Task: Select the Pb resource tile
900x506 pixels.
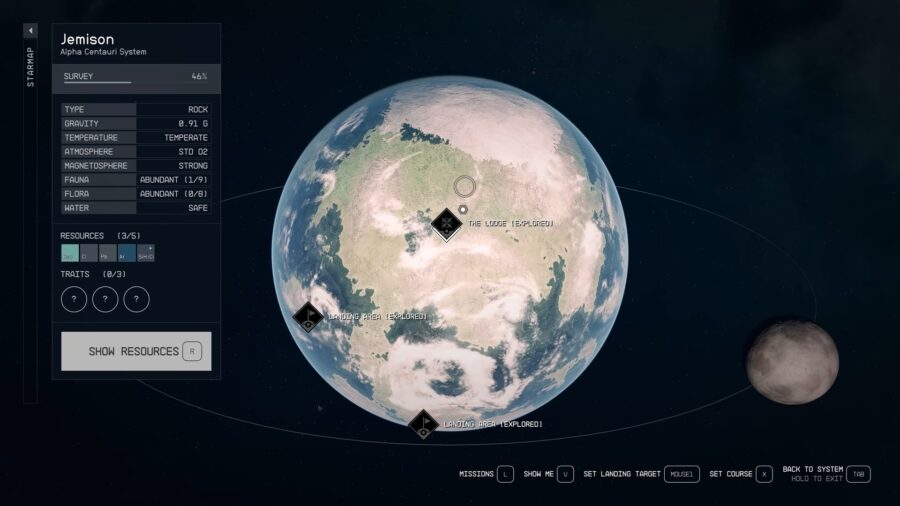Action: [108, 253]
